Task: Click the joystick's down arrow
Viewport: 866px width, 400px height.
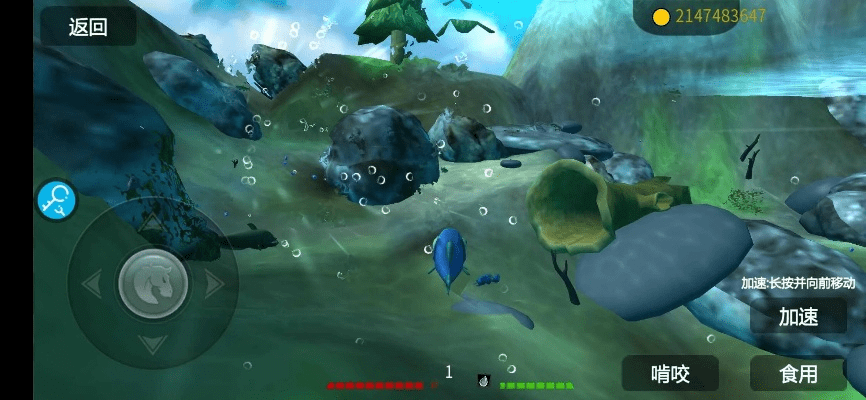Action: tap(152, 345)
